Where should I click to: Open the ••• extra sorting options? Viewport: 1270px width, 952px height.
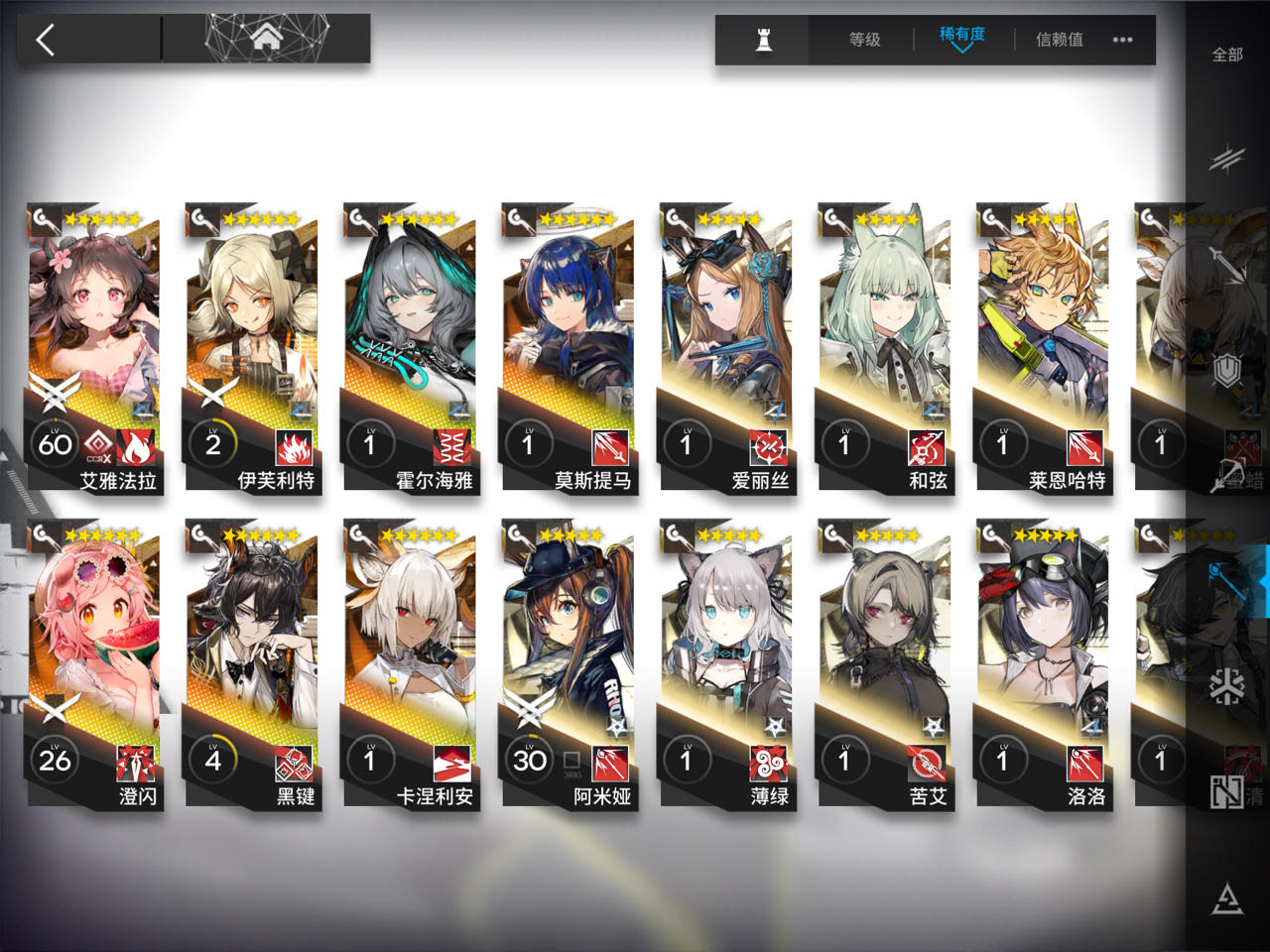[x=1124, y=40]
